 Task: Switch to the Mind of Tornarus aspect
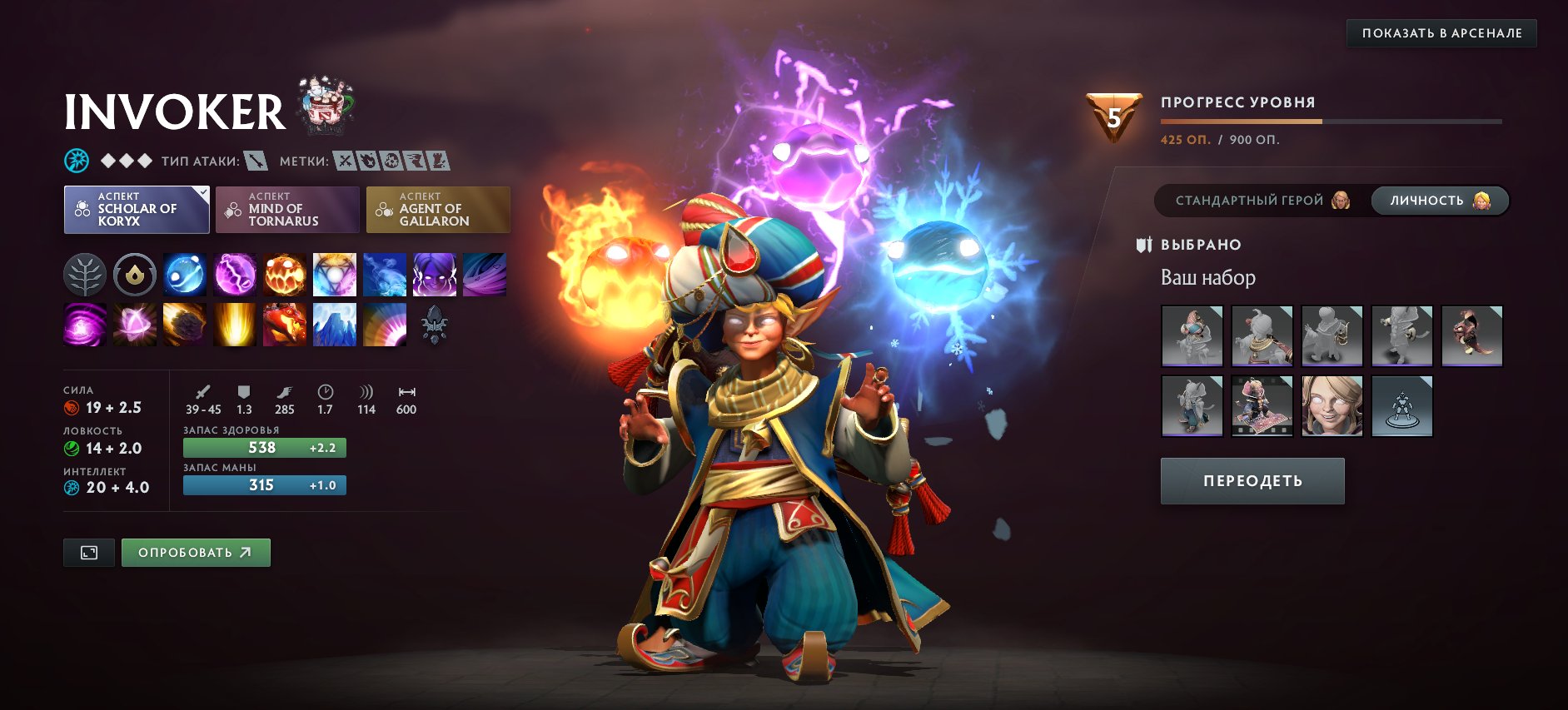coord(287,209)
